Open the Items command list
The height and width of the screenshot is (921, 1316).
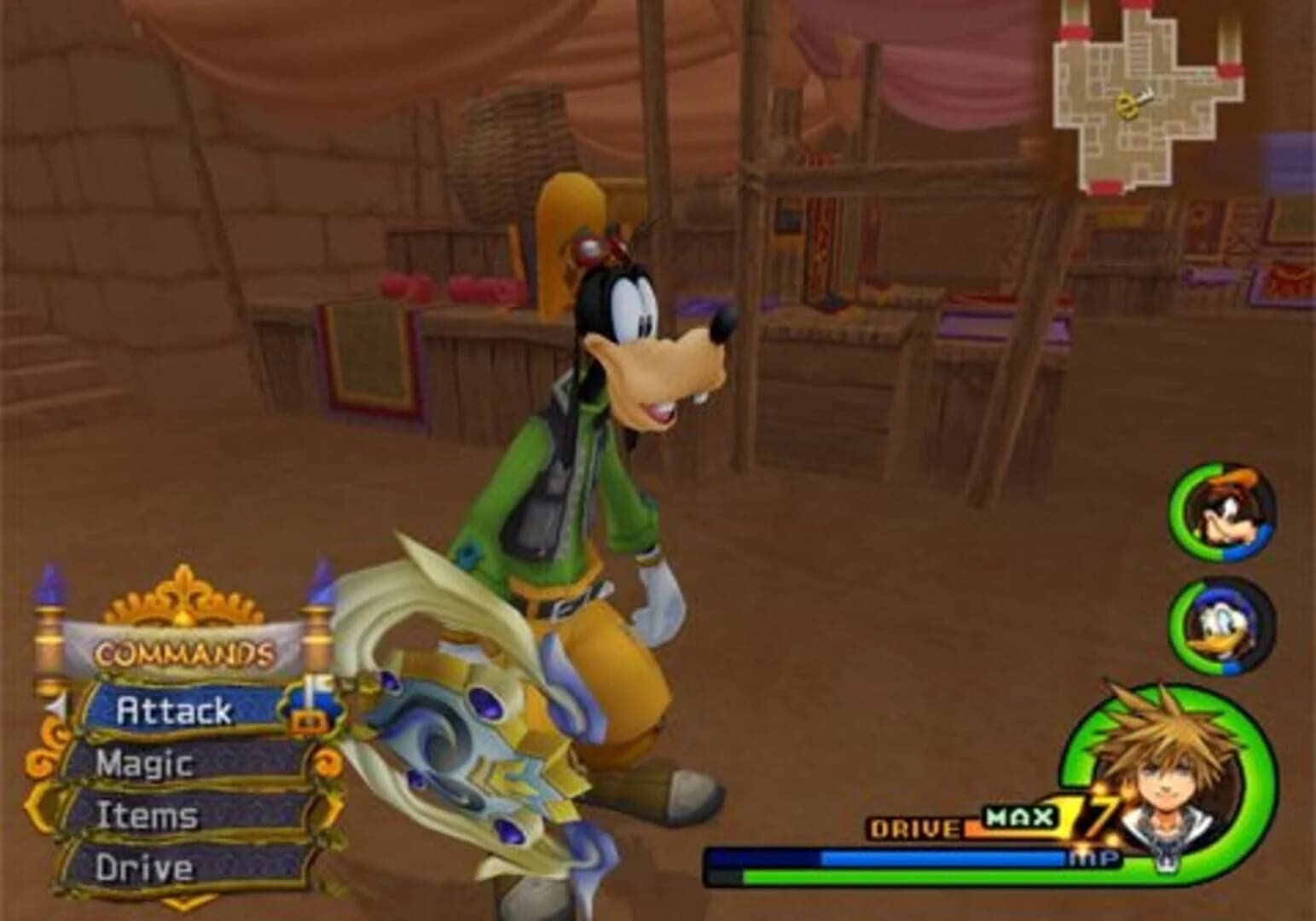coord(148,814)
